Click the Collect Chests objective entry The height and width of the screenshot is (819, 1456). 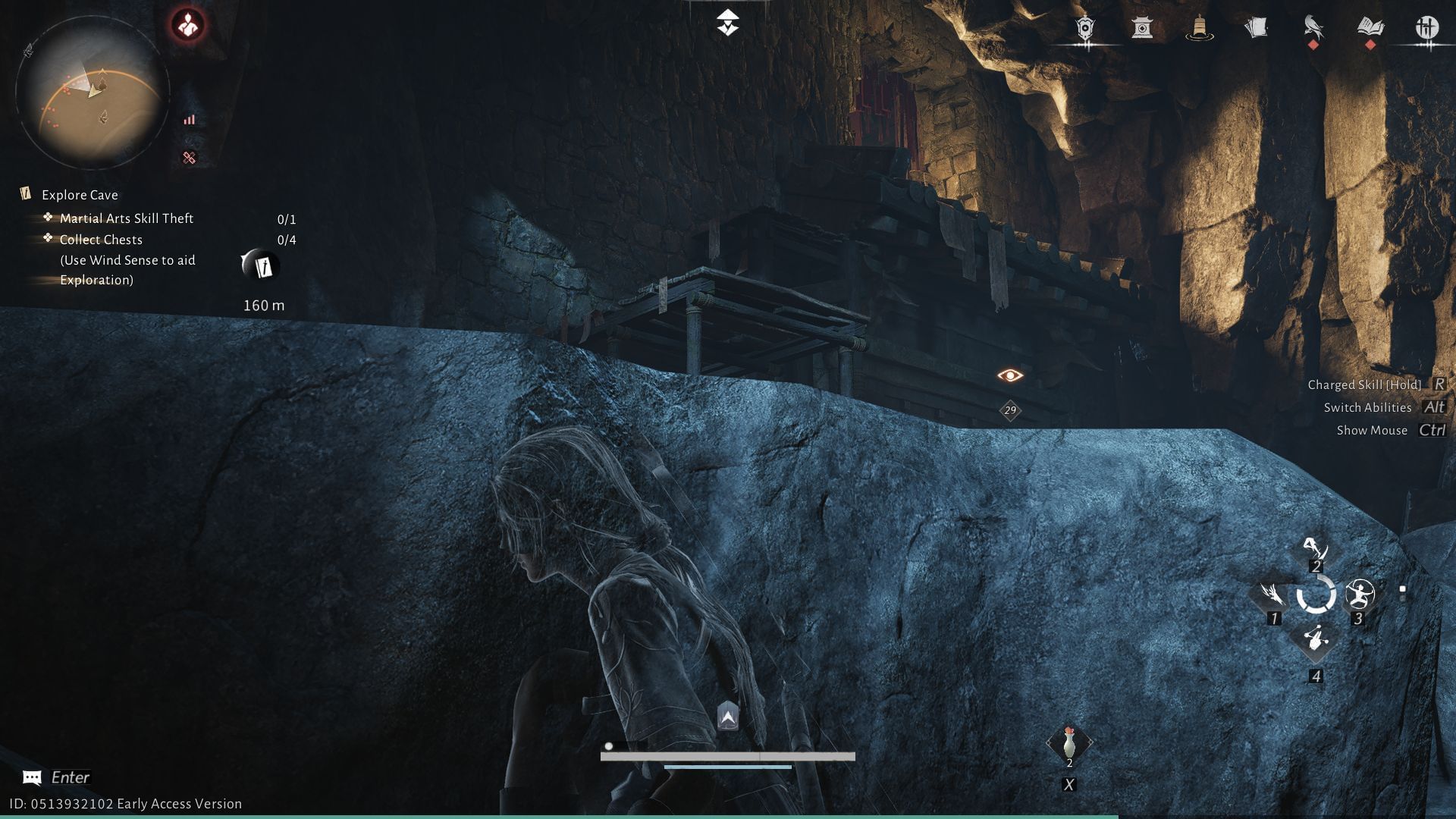click(x=101, y=240)
